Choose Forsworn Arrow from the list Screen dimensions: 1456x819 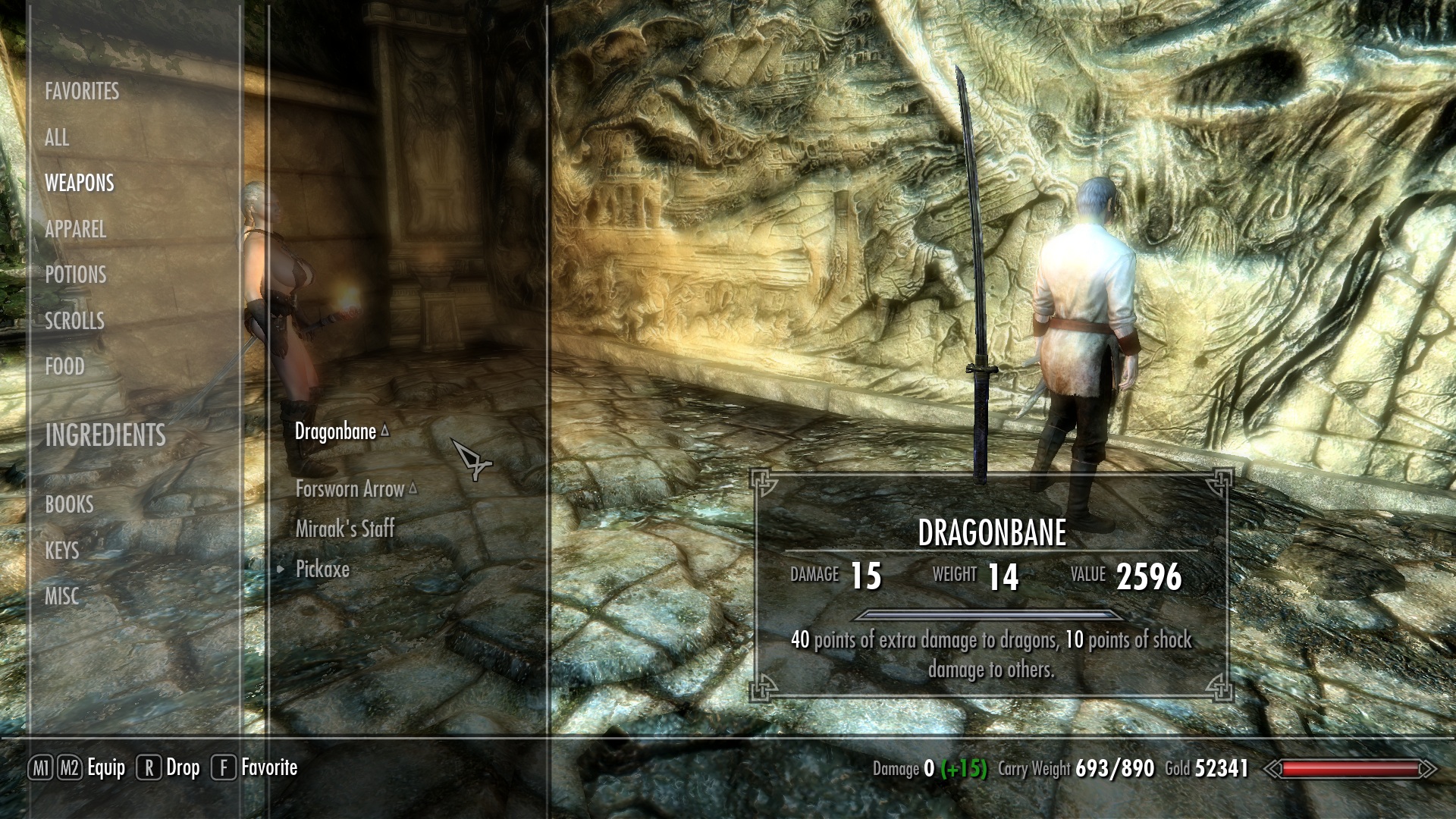point(350,489)
